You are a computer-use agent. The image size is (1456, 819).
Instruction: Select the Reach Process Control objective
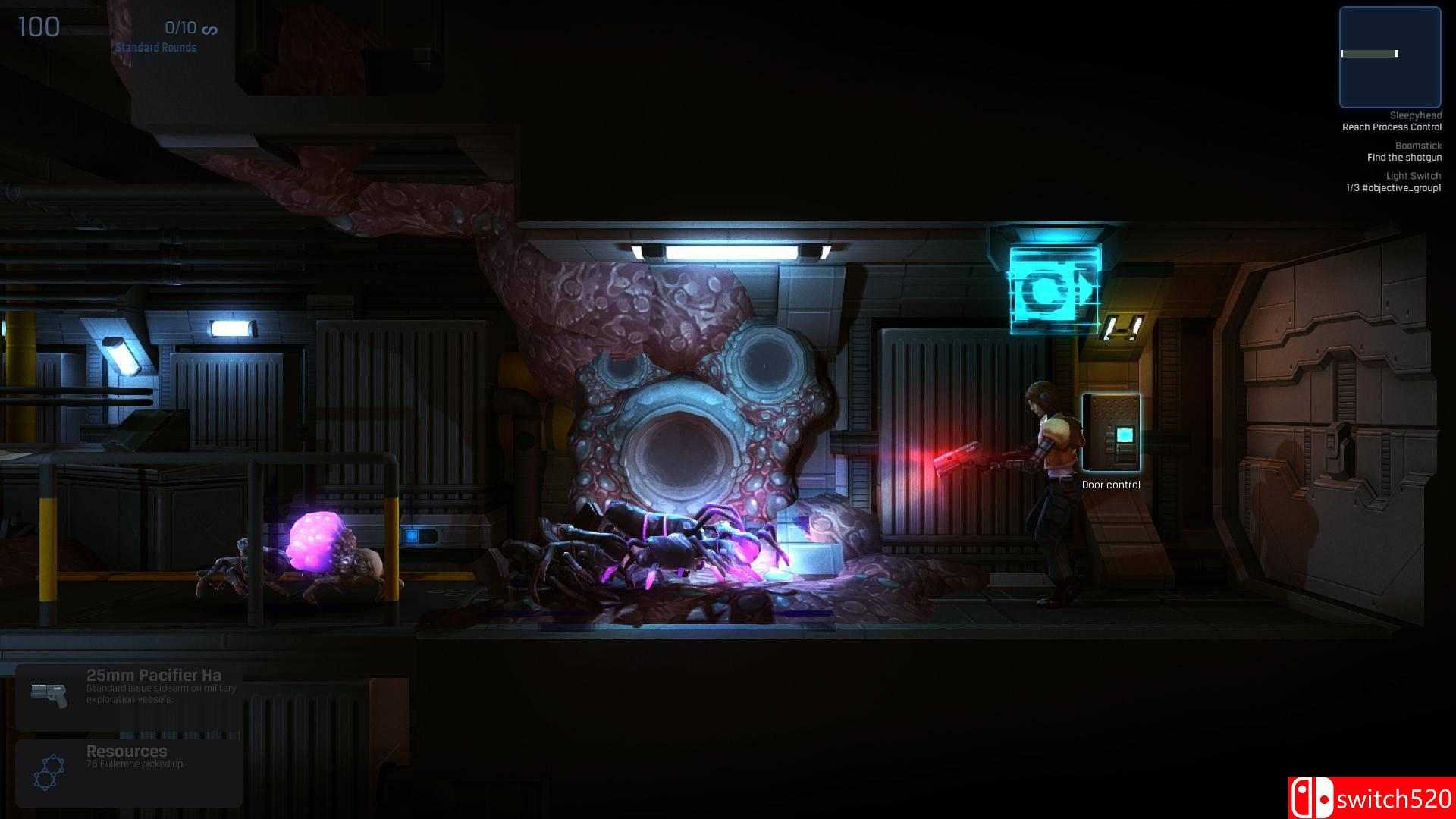1392,127
